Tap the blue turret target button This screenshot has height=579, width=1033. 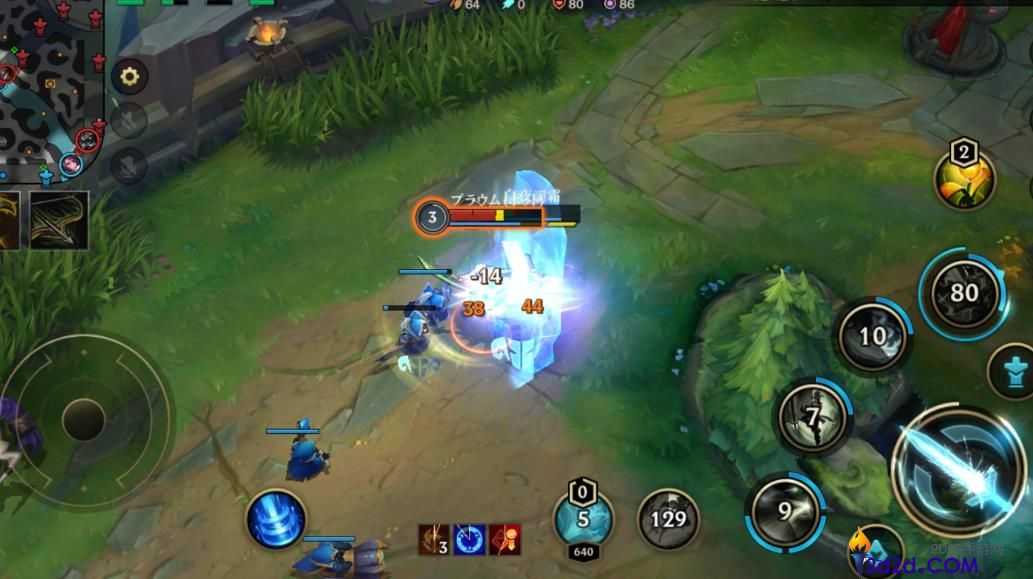click(1014, 371)
